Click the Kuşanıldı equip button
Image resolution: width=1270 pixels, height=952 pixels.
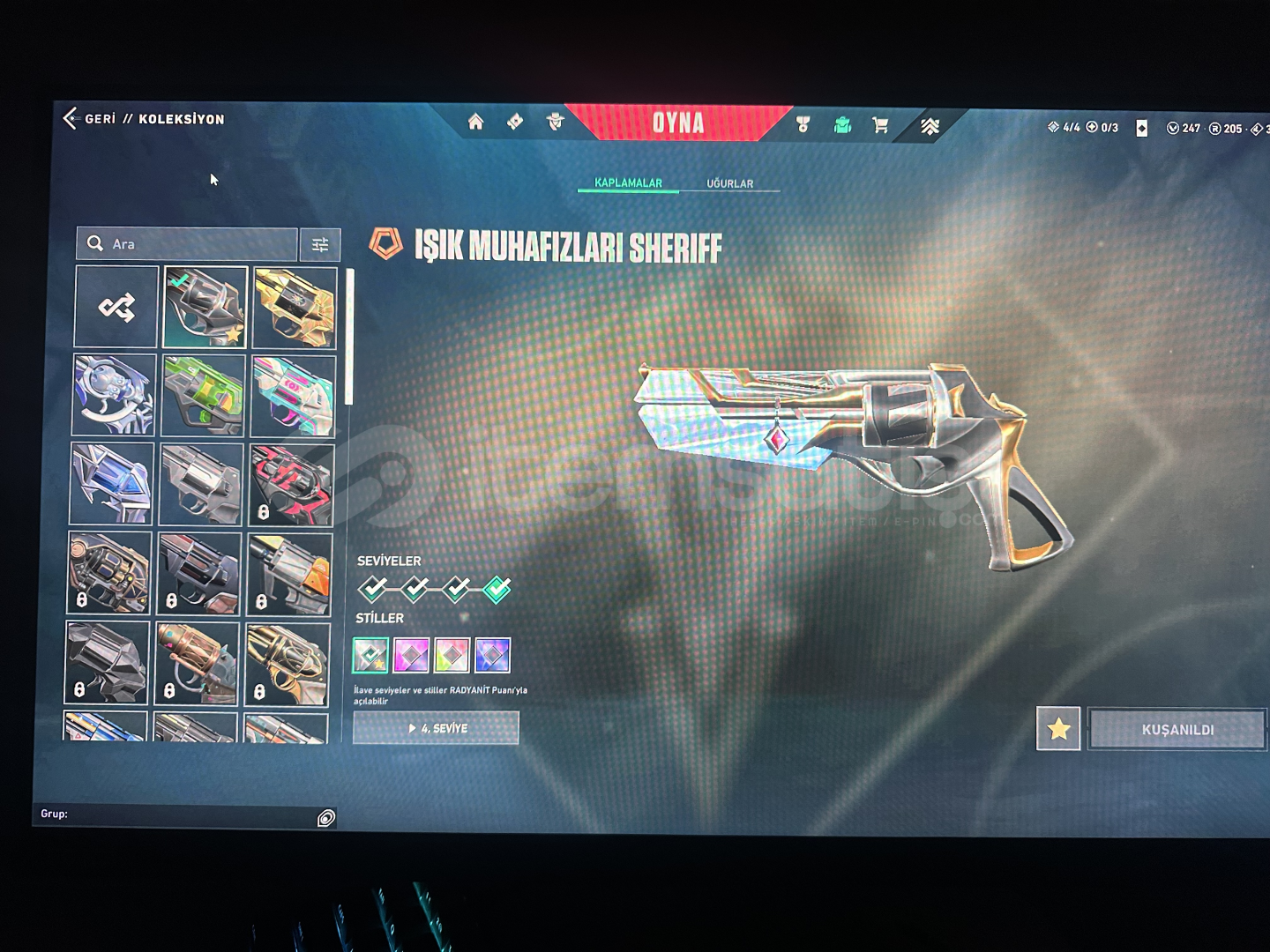[x=1177, y=730]
